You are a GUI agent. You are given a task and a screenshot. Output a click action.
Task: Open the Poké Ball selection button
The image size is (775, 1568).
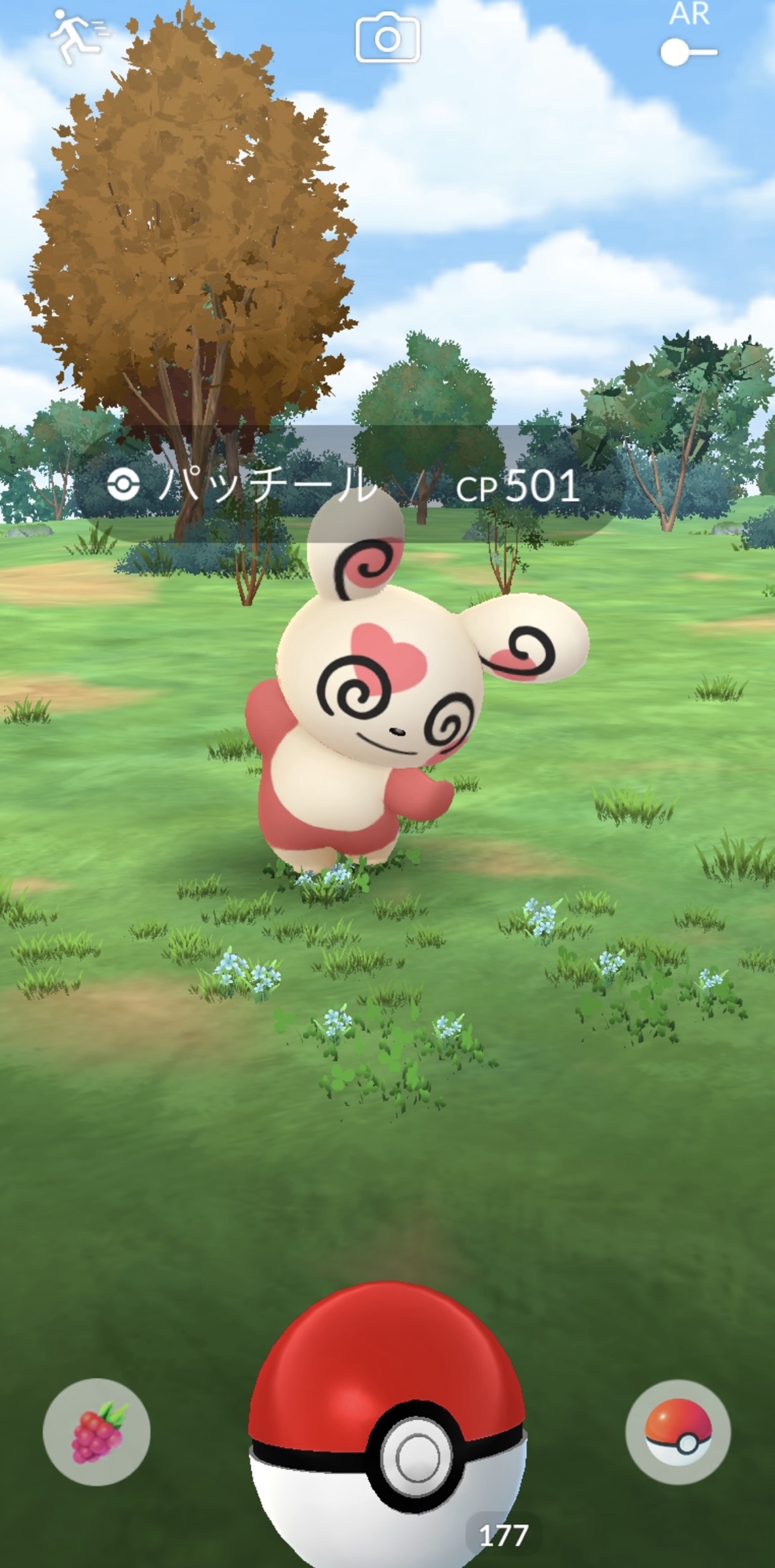pos(679,1432)
